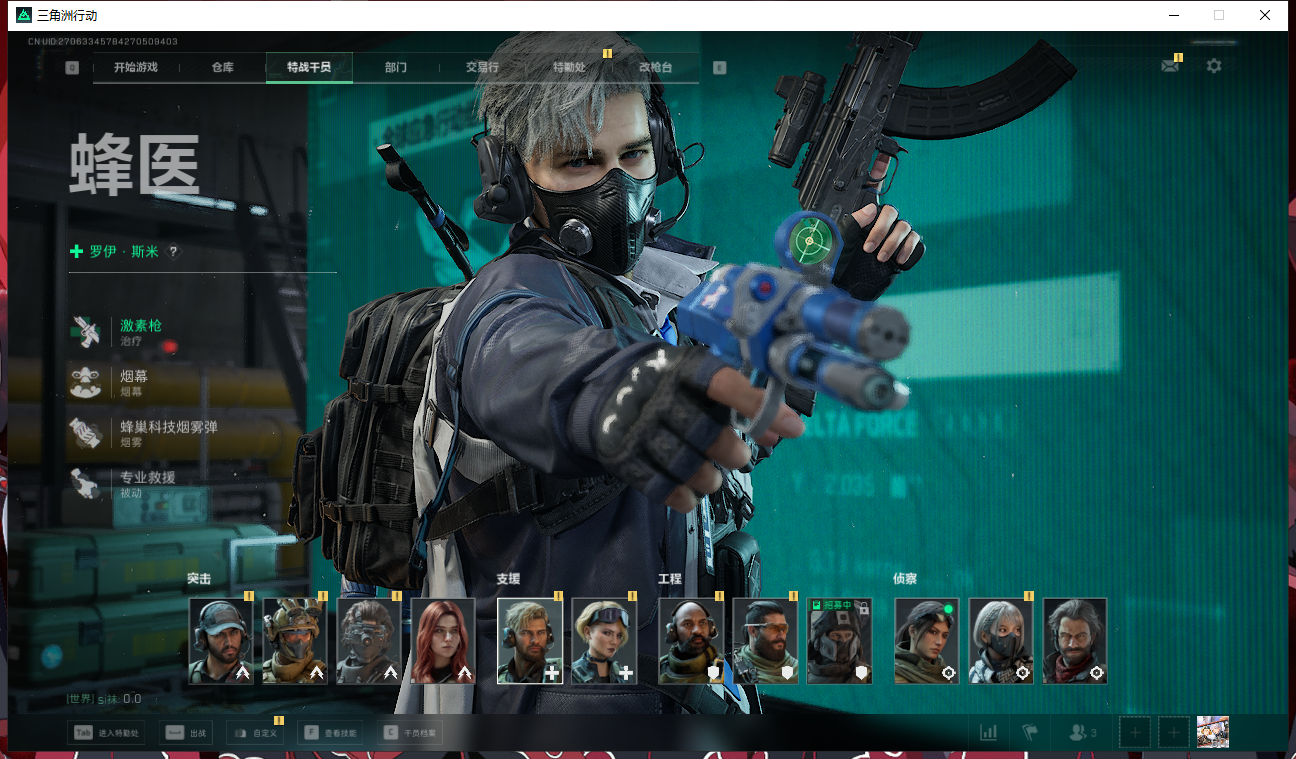This screenshot has width=1296, height=759.
Task: Open the player avatar thumbnail
Action: pyautogui.click(x=1212, y=732)
